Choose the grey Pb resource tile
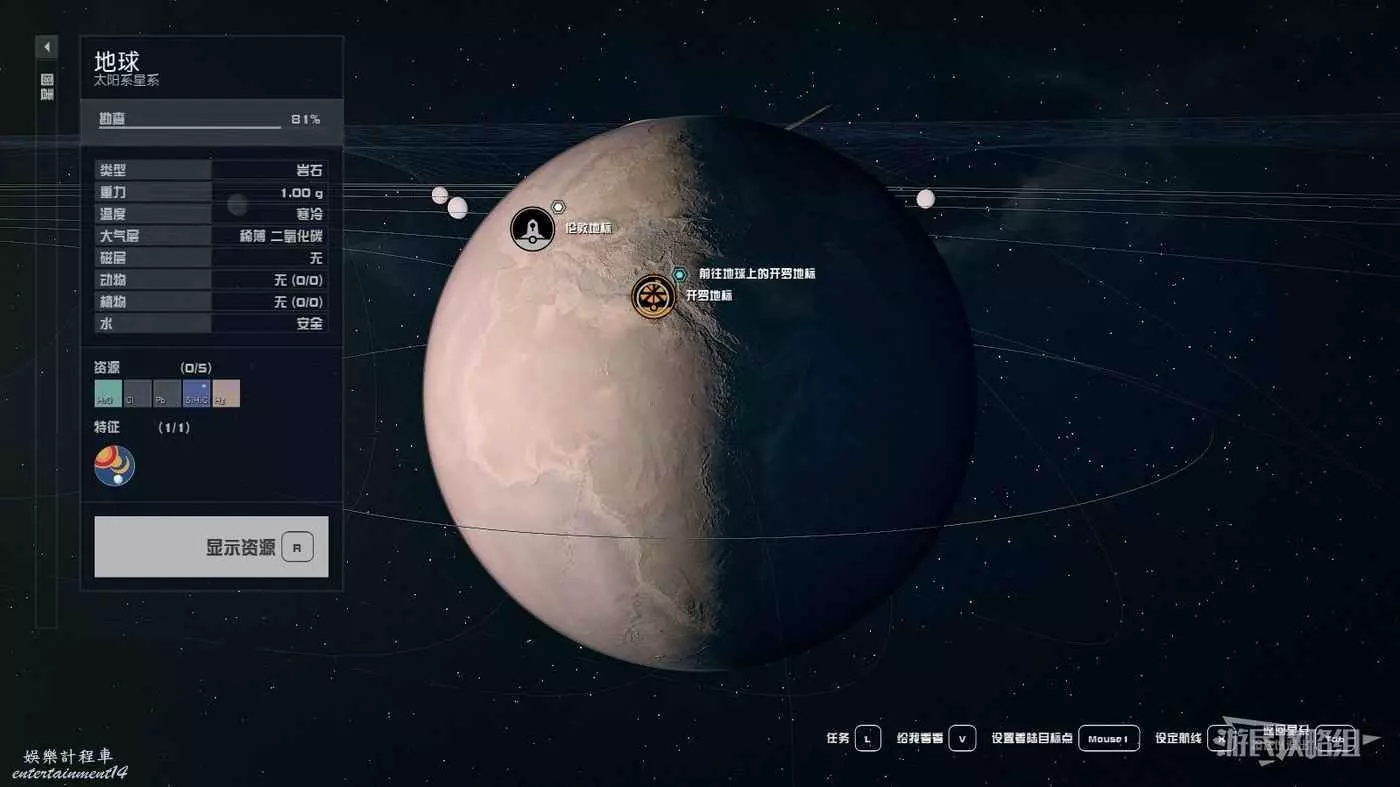 pyautogui.click(x=167, y=393)
